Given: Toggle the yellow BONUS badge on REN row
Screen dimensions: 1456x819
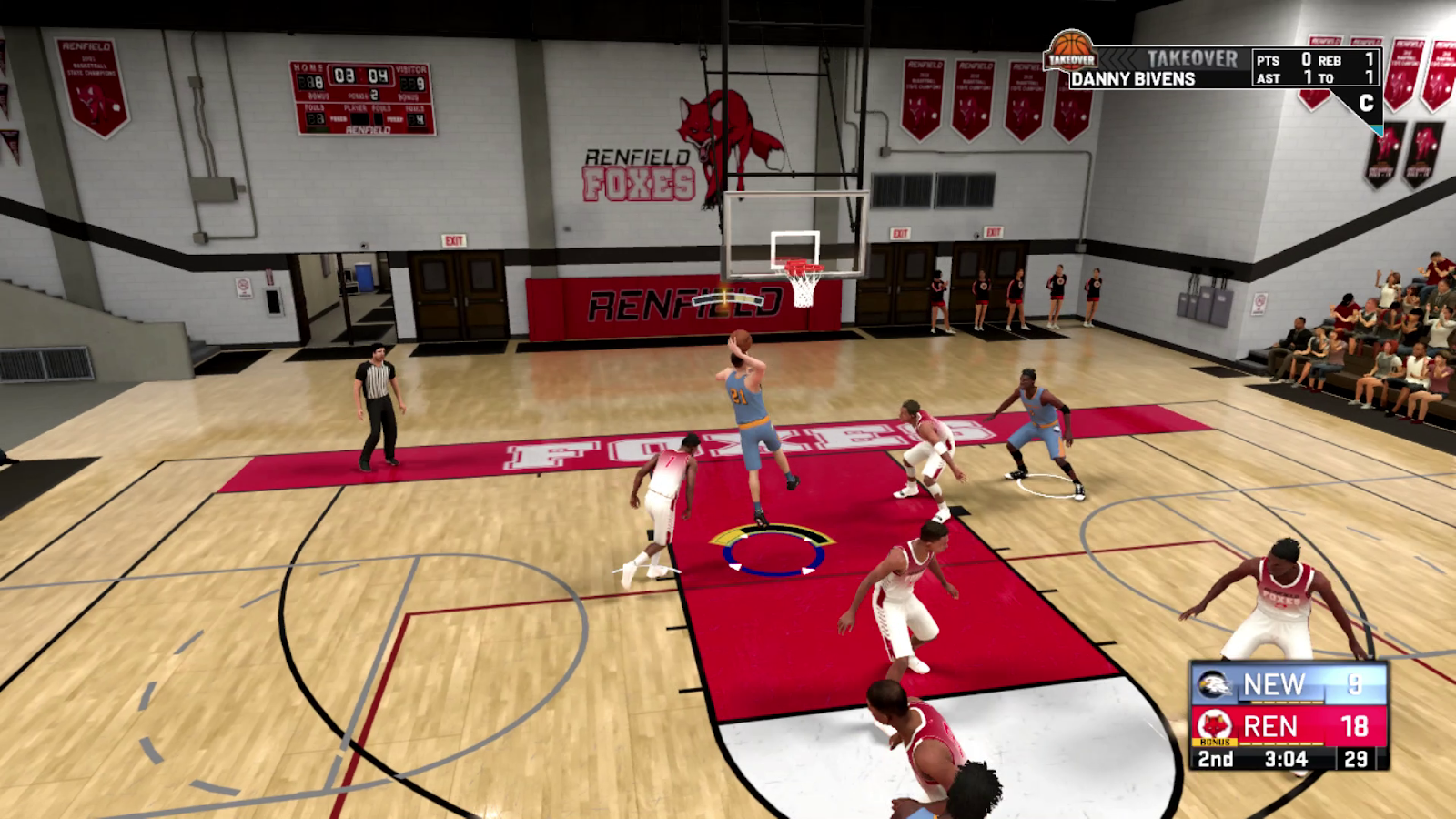Looking at the screenshot, I should tap(1215, 743).
